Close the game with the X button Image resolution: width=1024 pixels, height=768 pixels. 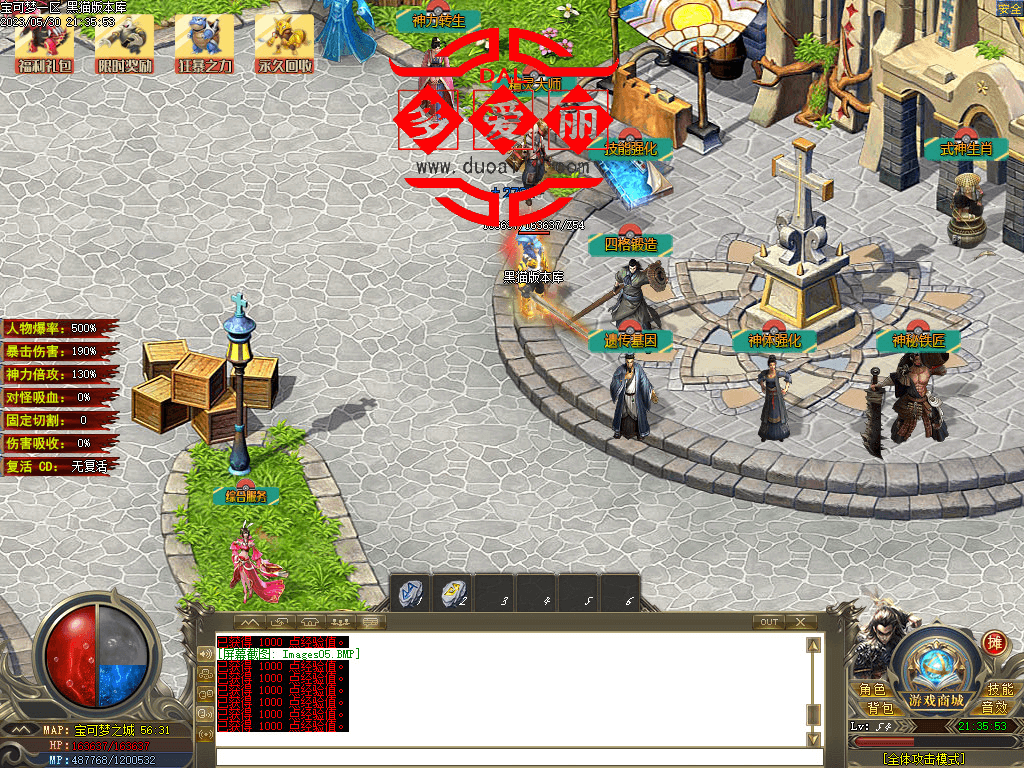[801, 622]
